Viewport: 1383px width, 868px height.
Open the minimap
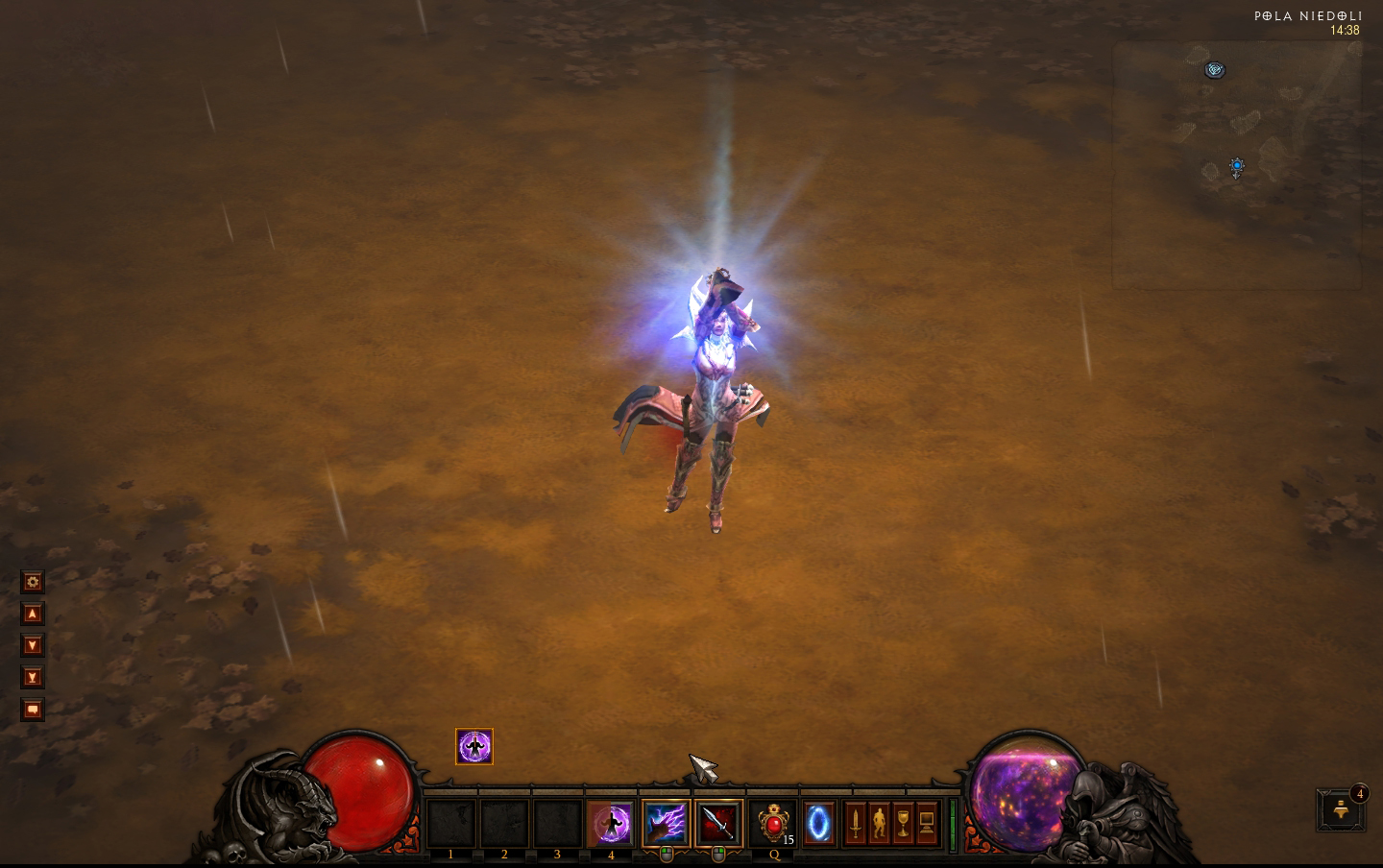pyautogui.click(x=1237, y=165)
